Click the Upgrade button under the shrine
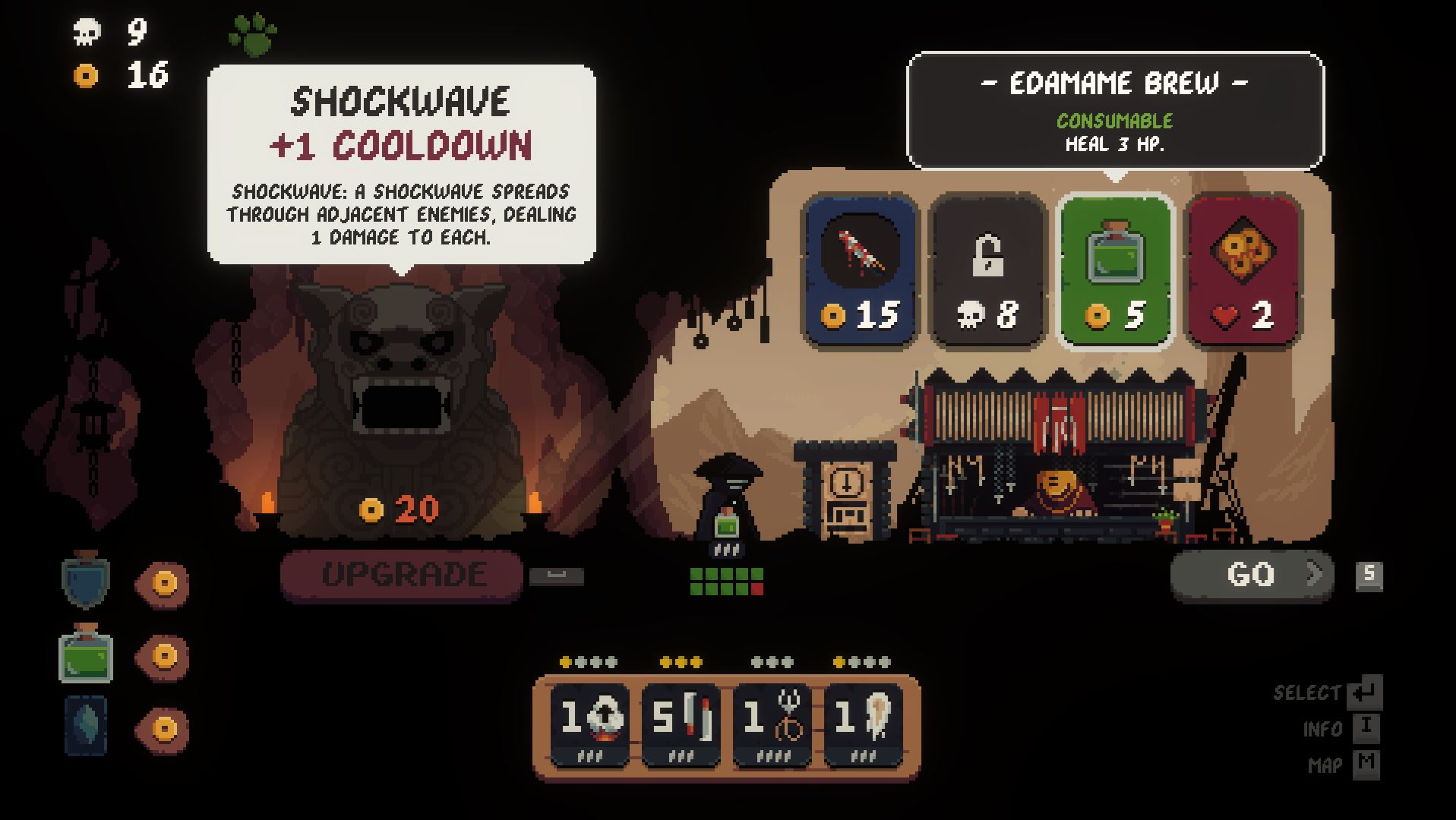Viewport: 1456px width, 820px height. [x=402, y=575]
